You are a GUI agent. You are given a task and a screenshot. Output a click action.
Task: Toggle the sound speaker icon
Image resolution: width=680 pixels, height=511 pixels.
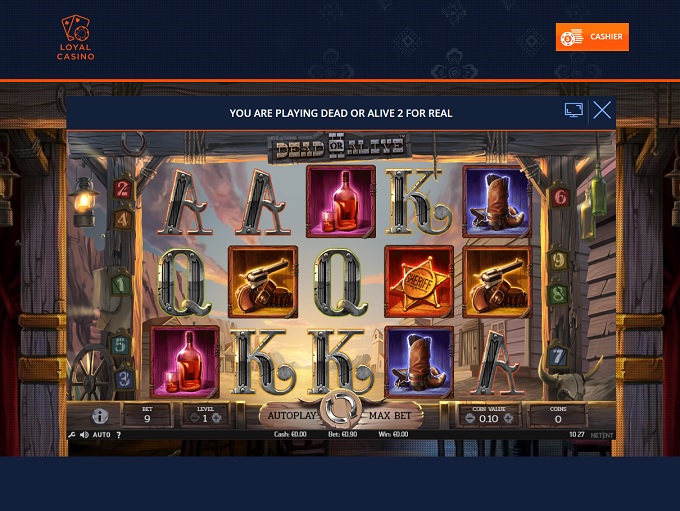point(83,435)
